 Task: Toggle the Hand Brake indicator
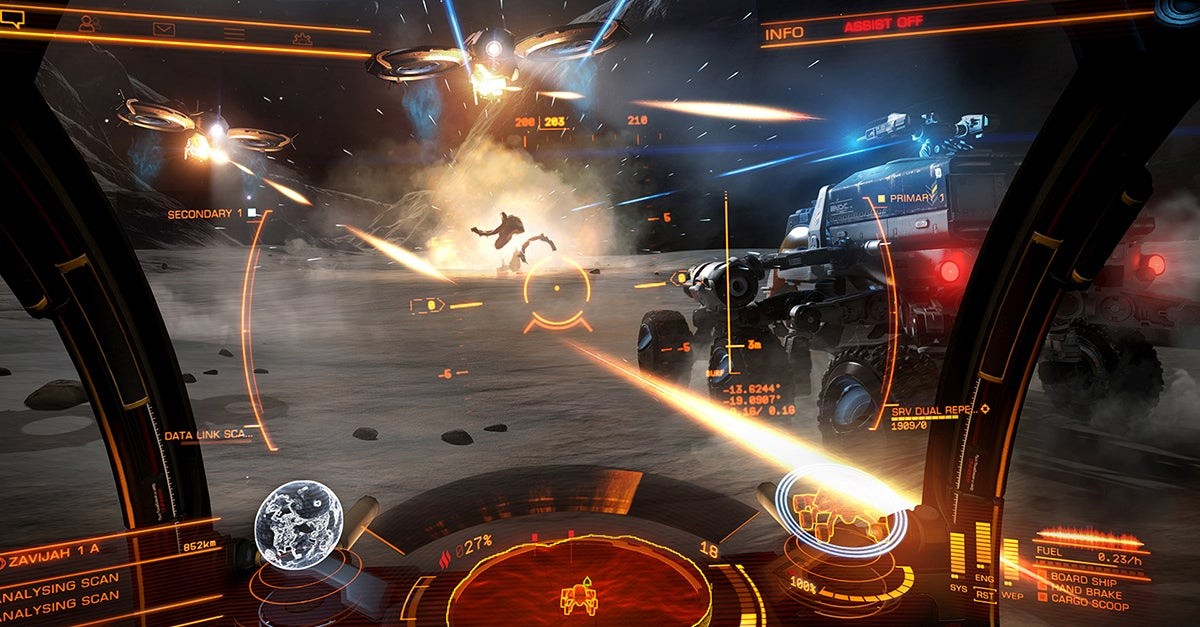(1087, 591)
